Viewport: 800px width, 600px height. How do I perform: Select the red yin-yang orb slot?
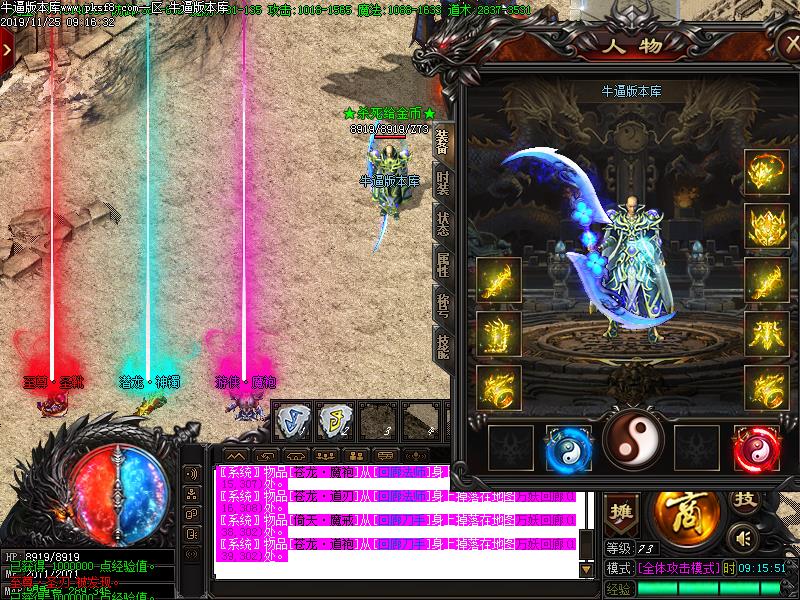coord(756,448)
